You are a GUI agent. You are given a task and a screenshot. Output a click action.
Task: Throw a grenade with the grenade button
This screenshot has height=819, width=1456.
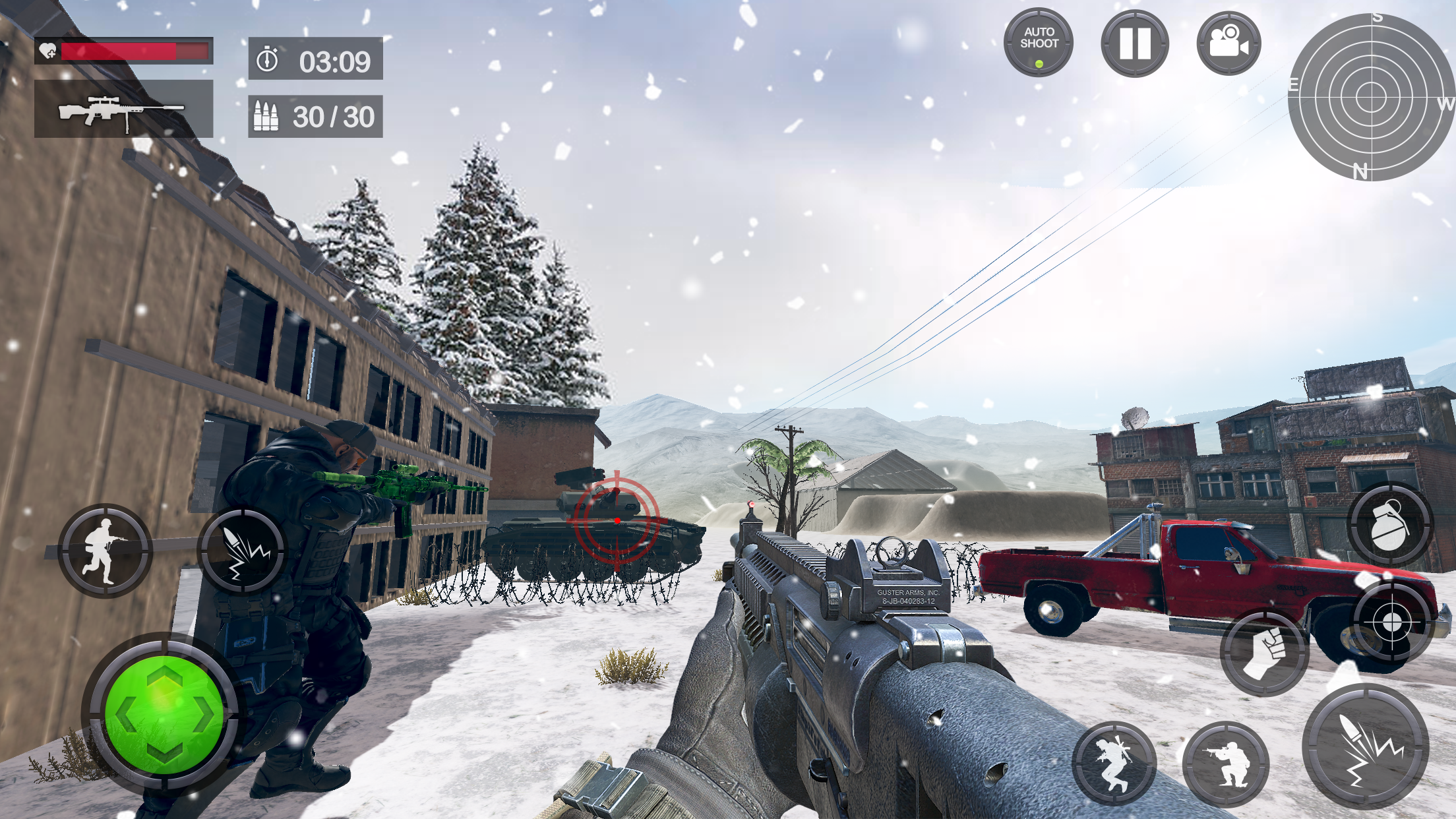click(x=1389, y=525)
